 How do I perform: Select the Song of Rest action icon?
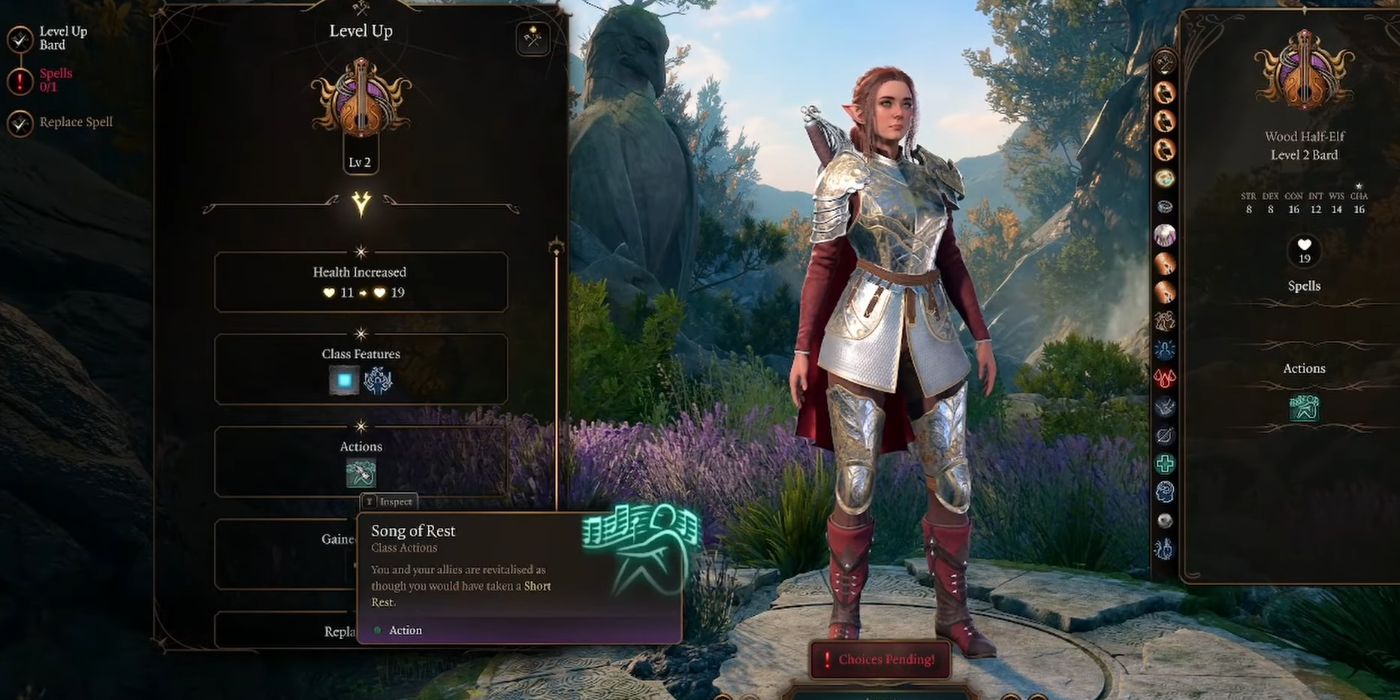pos(361,473)
